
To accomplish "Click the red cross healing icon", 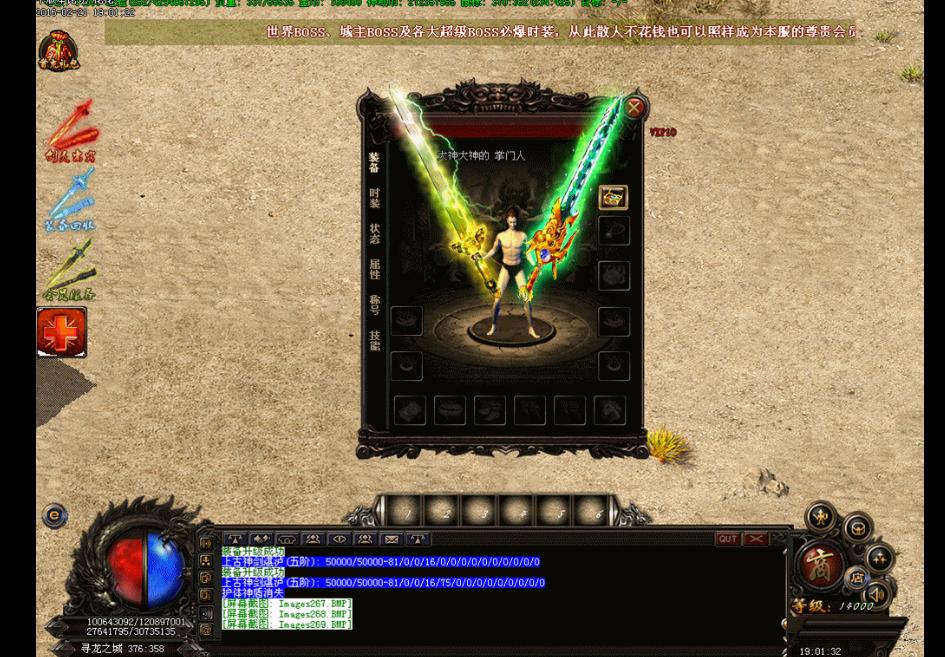I will coord(61,332).
